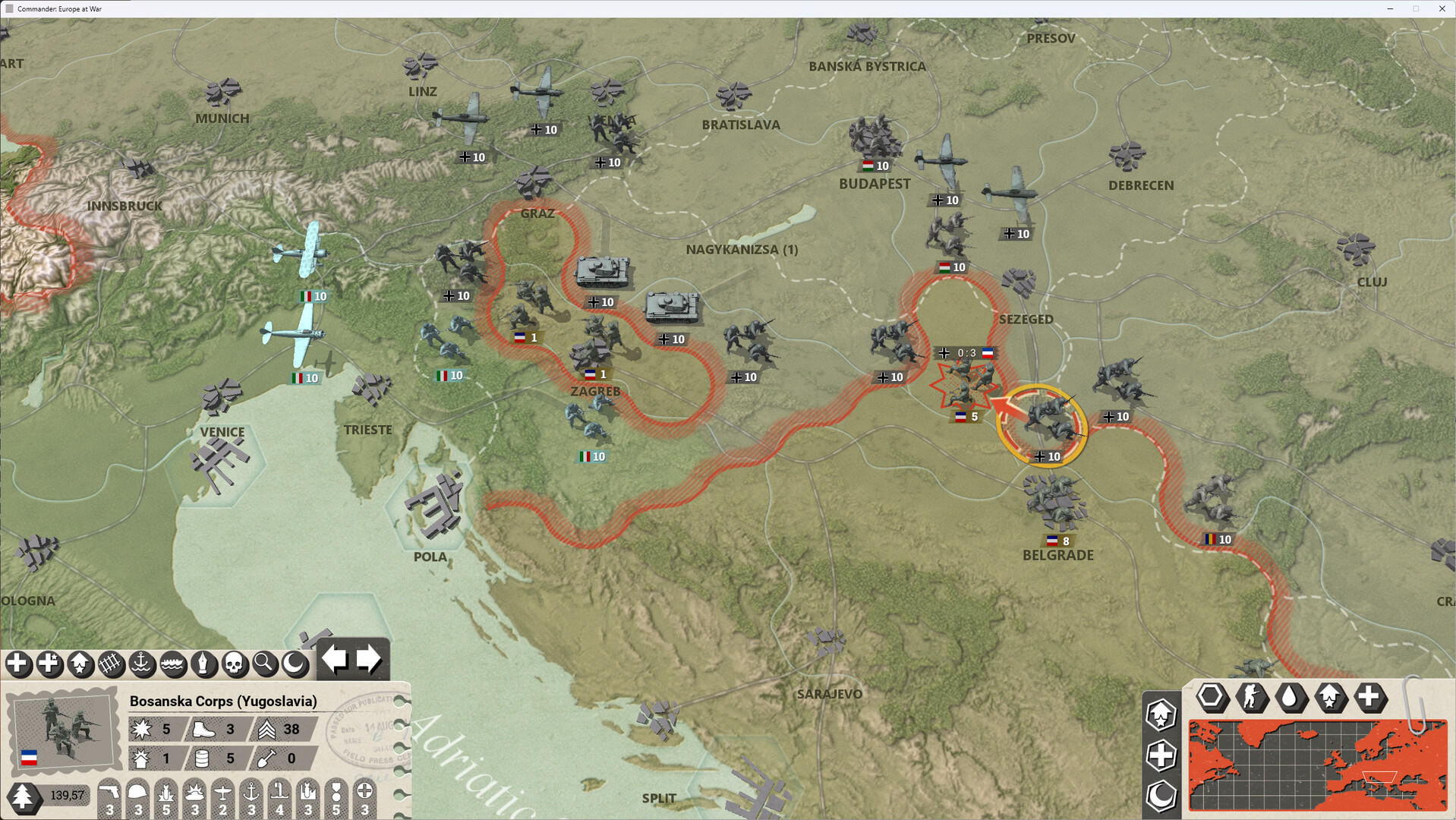This screenshot has height=820, width=1456.
Task: Select the magnifying glass zoom tool
Action: tap(263, 664)
